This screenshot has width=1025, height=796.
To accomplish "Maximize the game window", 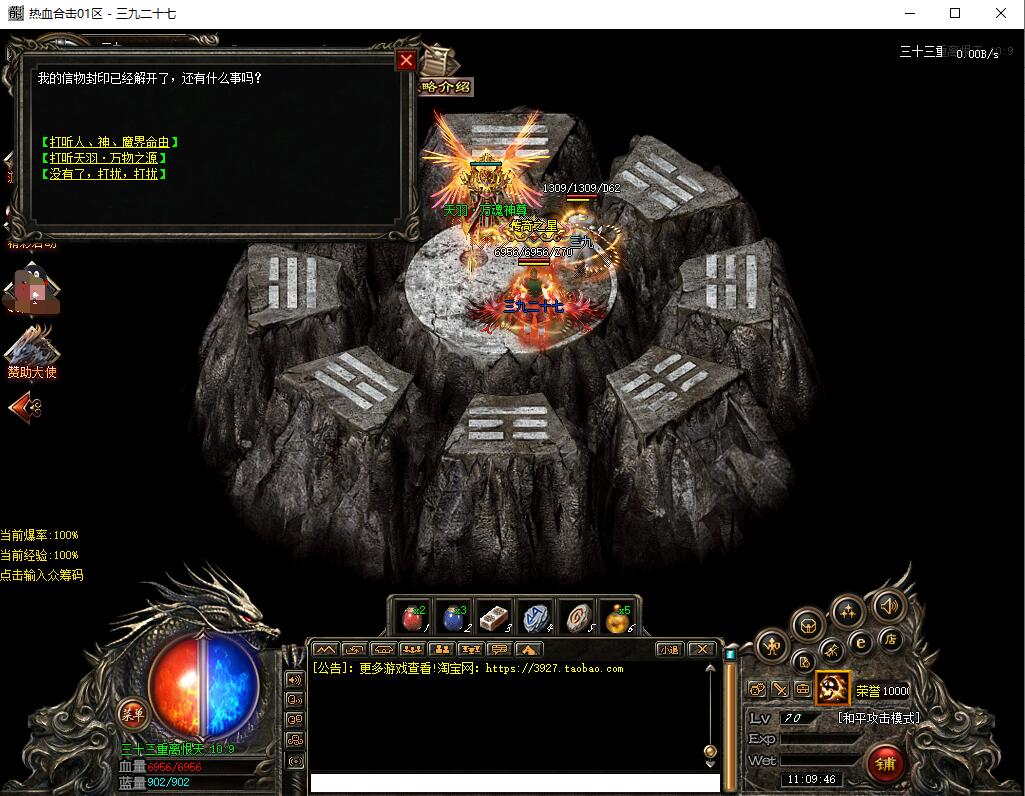I will coord(955,13).
